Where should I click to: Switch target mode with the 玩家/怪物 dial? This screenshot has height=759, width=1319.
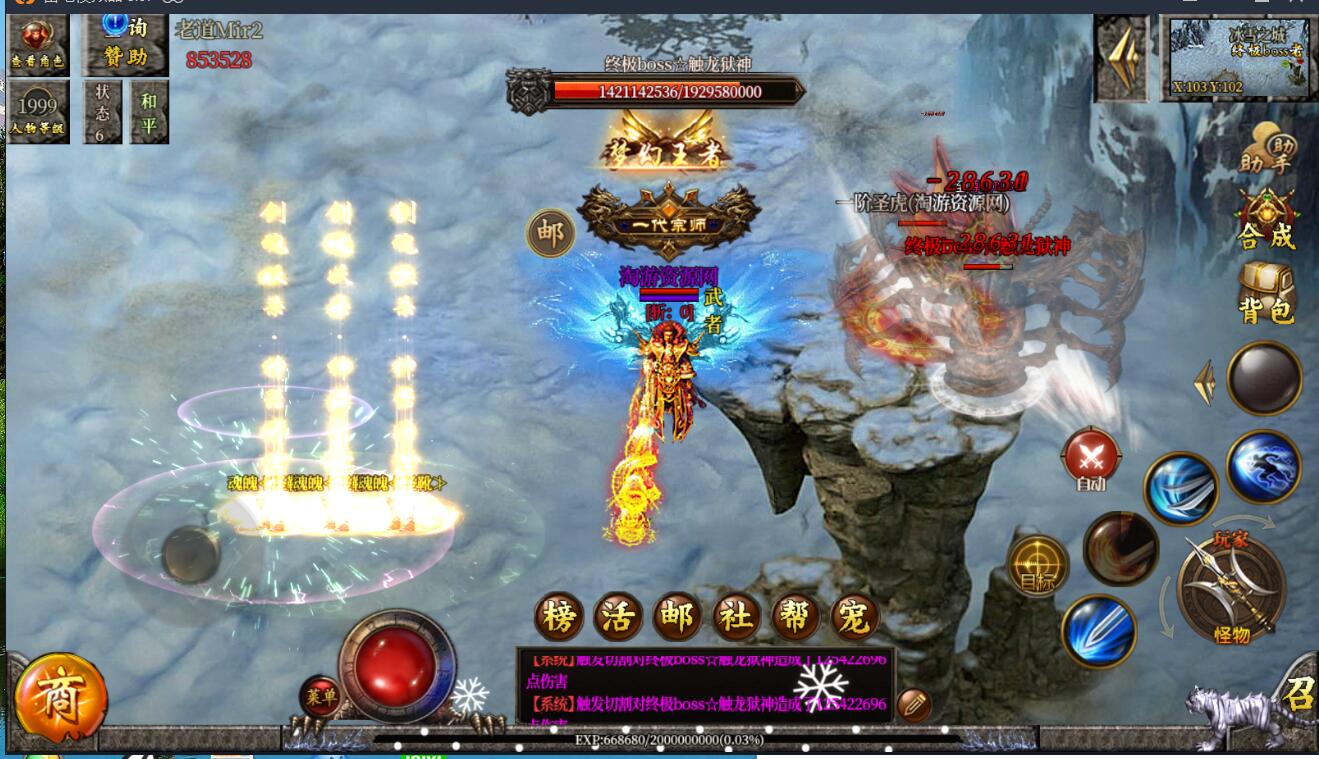[1231, 586]
